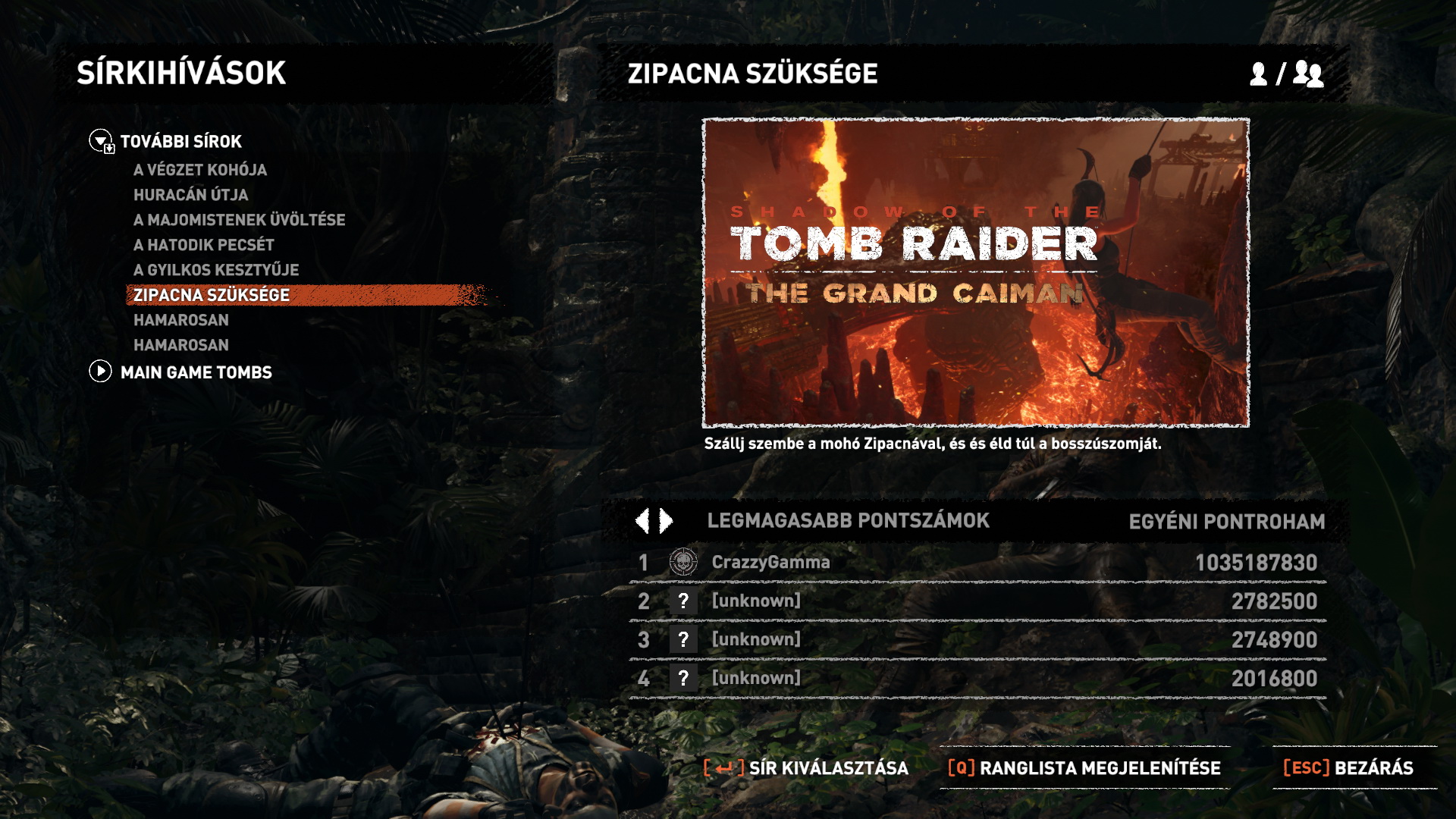Image resolution: width=1456 pixels, height=819 pixels.
Task: Click the two-player co-op icon
Action: 1309,74
